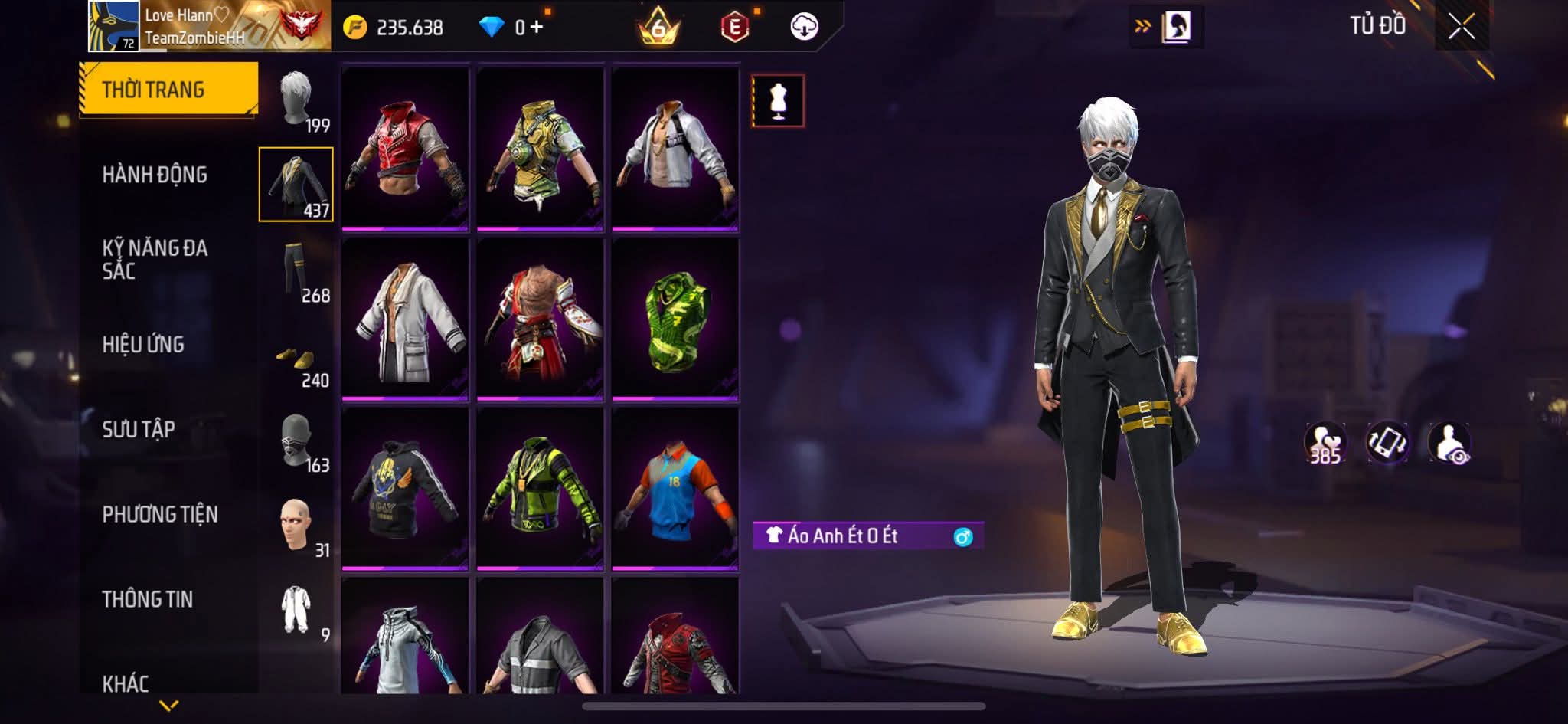Pick the black hoodie with yellow wings
This screenshot has width=1568, height=724.
[405, 488]
